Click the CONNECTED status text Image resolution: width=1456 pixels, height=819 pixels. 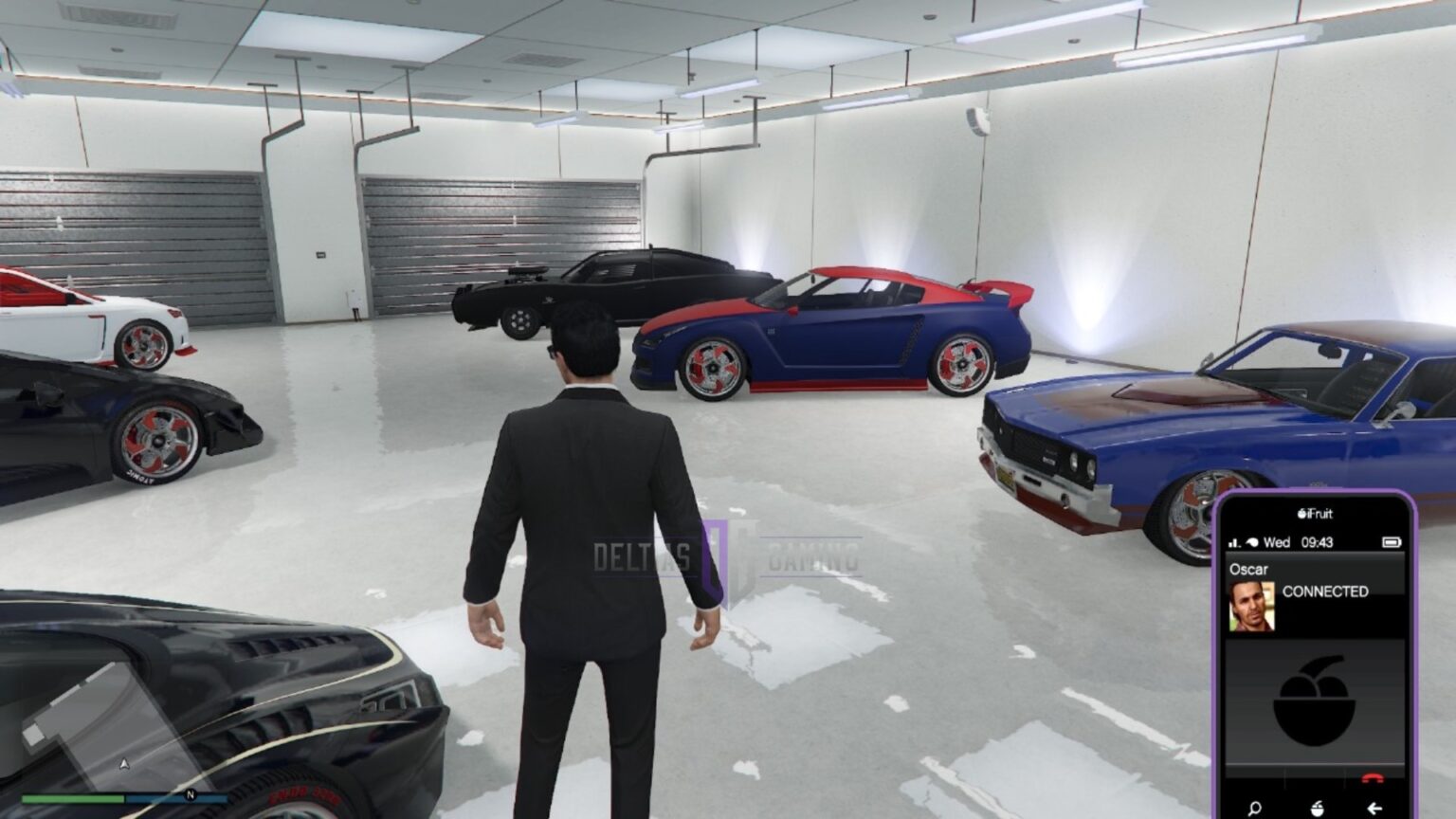point(1326,591)
